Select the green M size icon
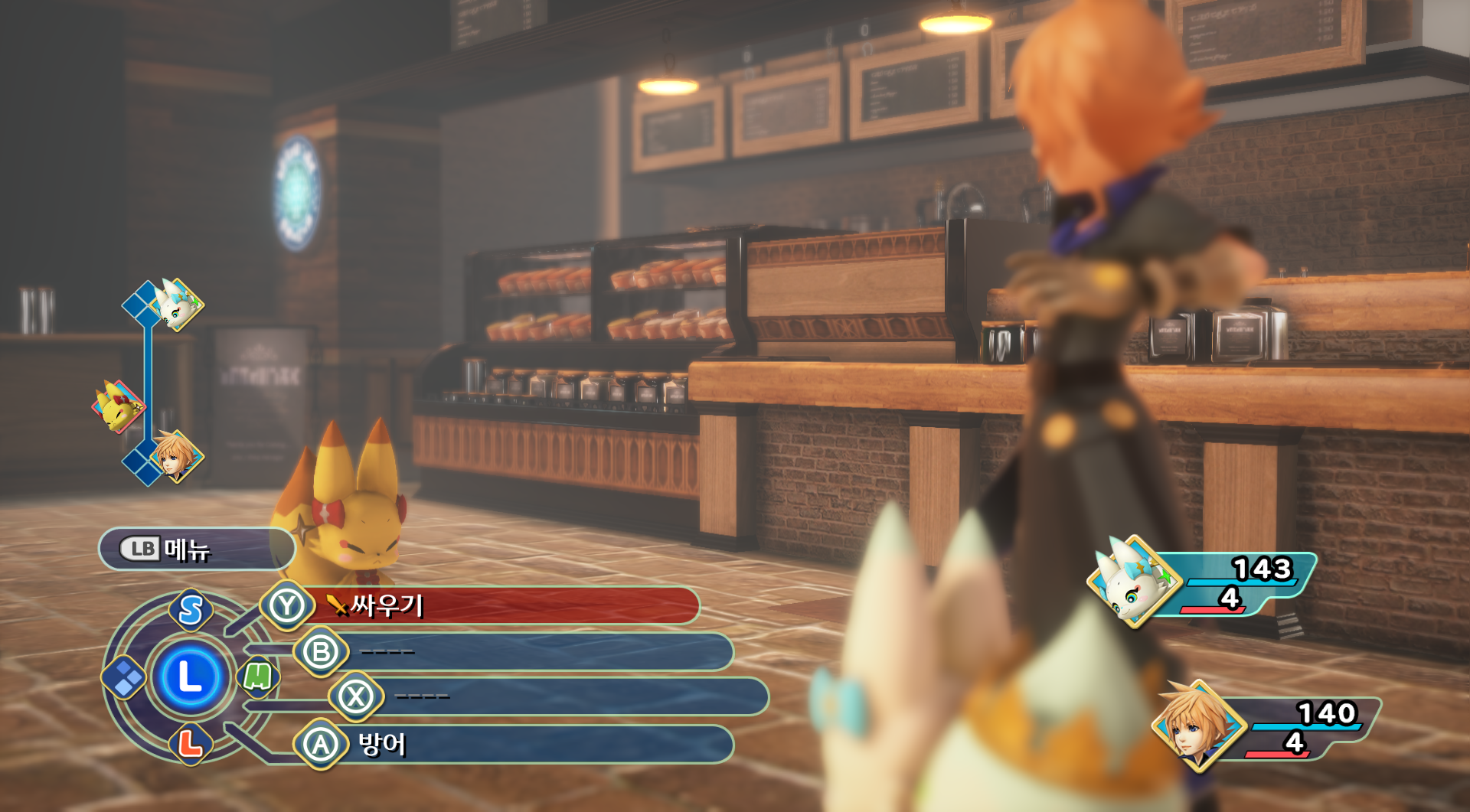1470x812 pixels. coord(257,677)
